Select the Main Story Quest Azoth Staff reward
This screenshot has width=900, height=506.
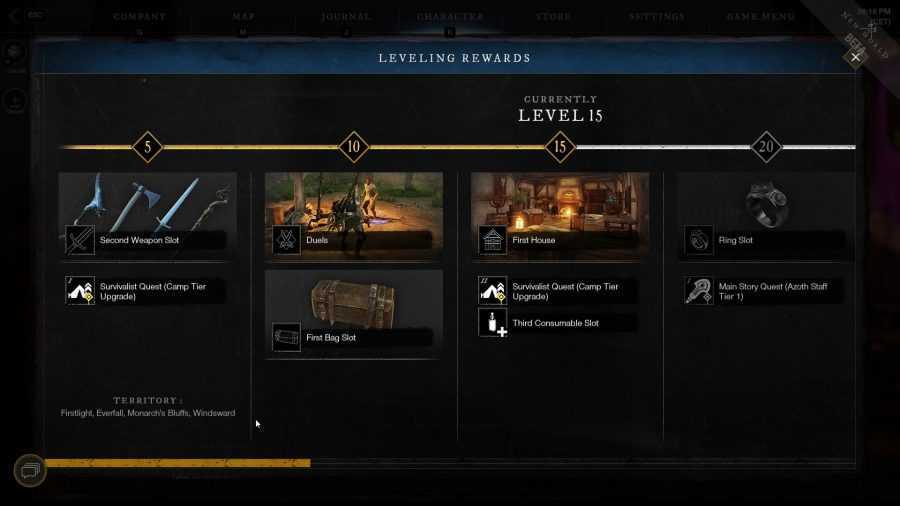(765, 291)
